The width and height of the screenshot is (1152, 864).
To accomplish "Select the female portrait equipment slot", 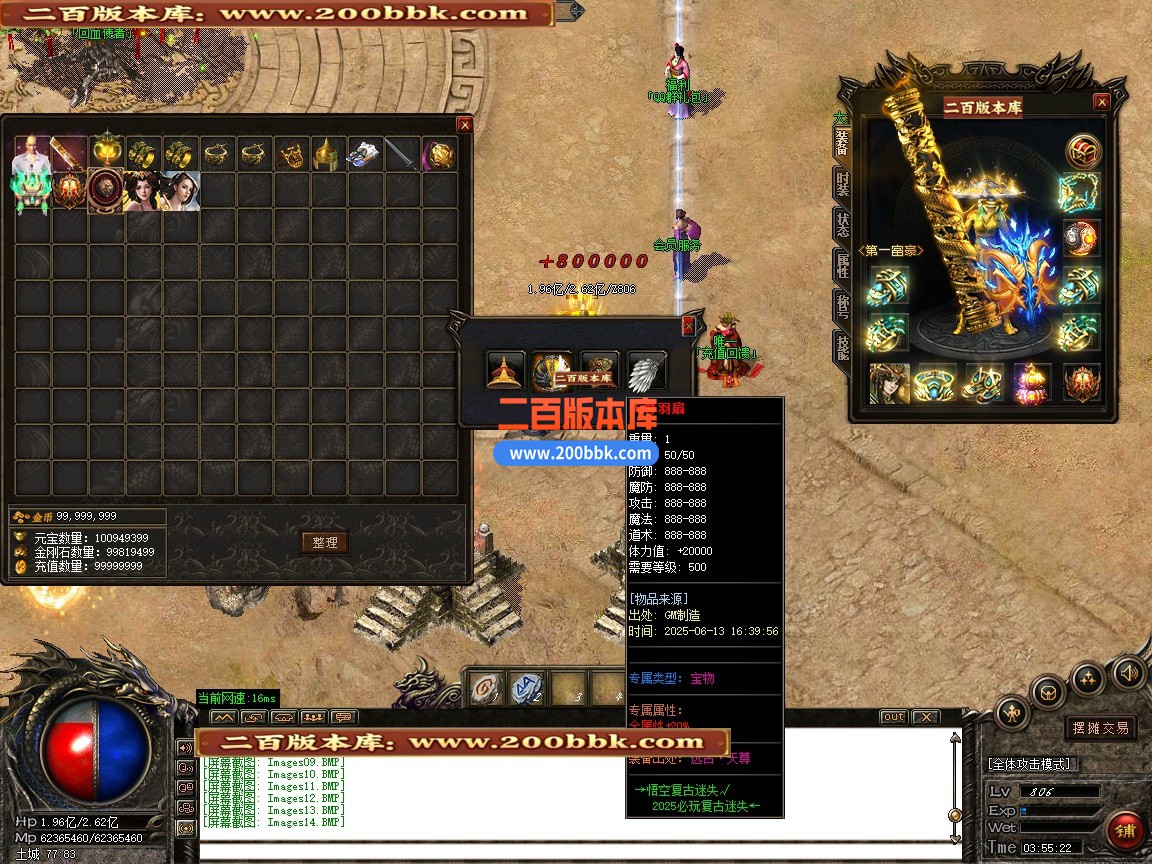I will tap(888, 384).
